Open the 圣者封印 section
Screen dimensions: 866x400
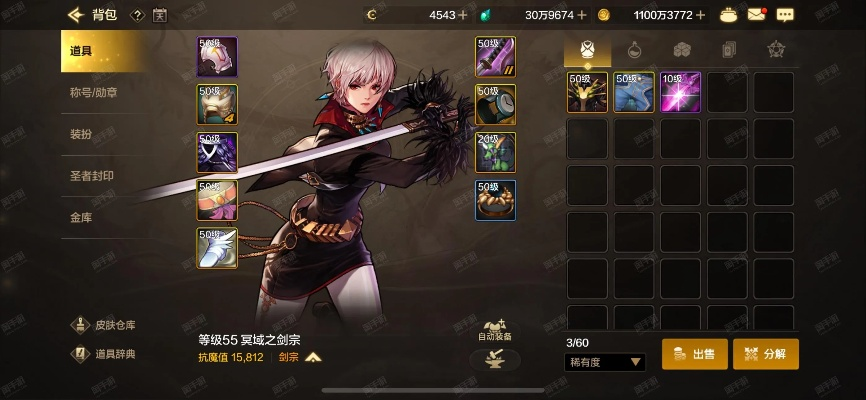(x=91, y=176)
